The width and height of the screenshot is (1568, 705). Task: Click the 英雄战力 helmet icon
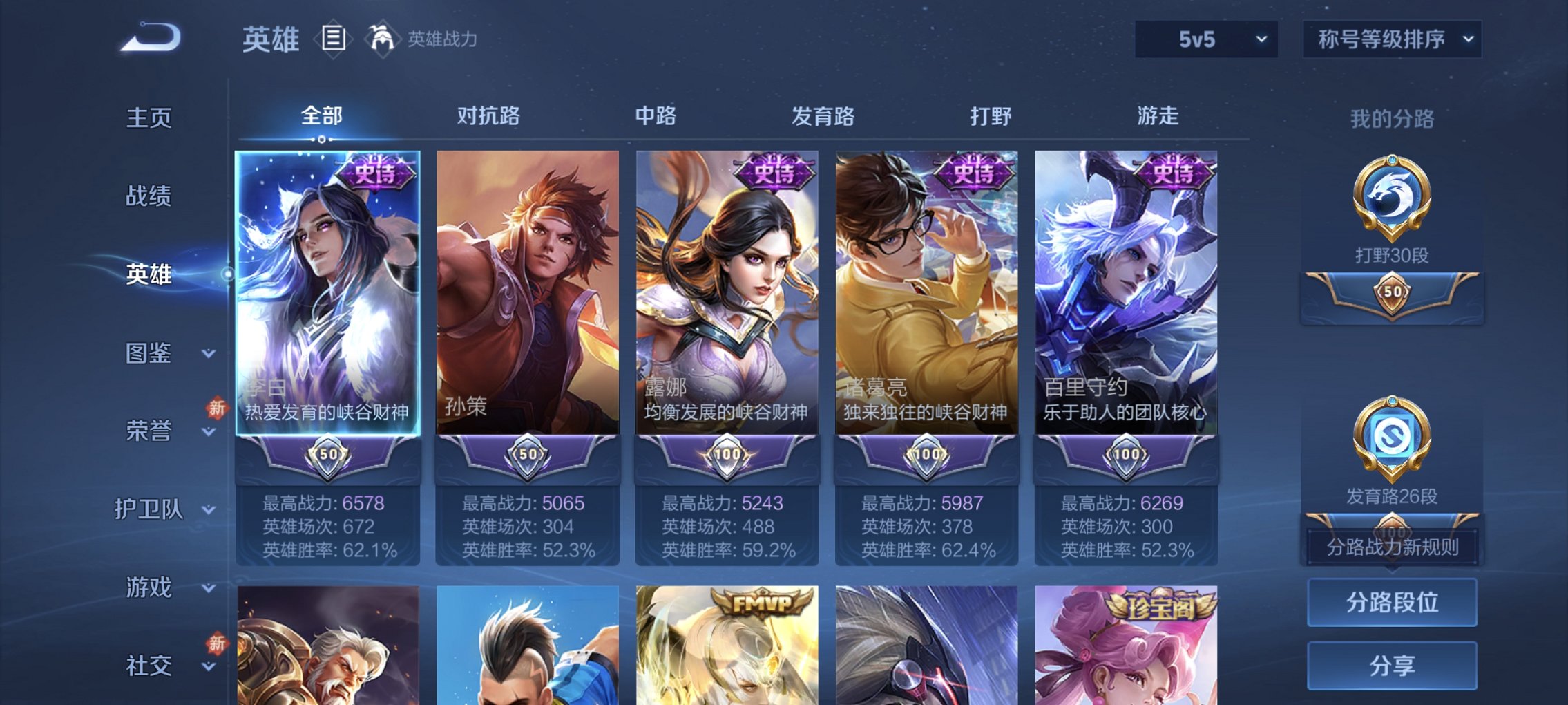tap(383, 38)
